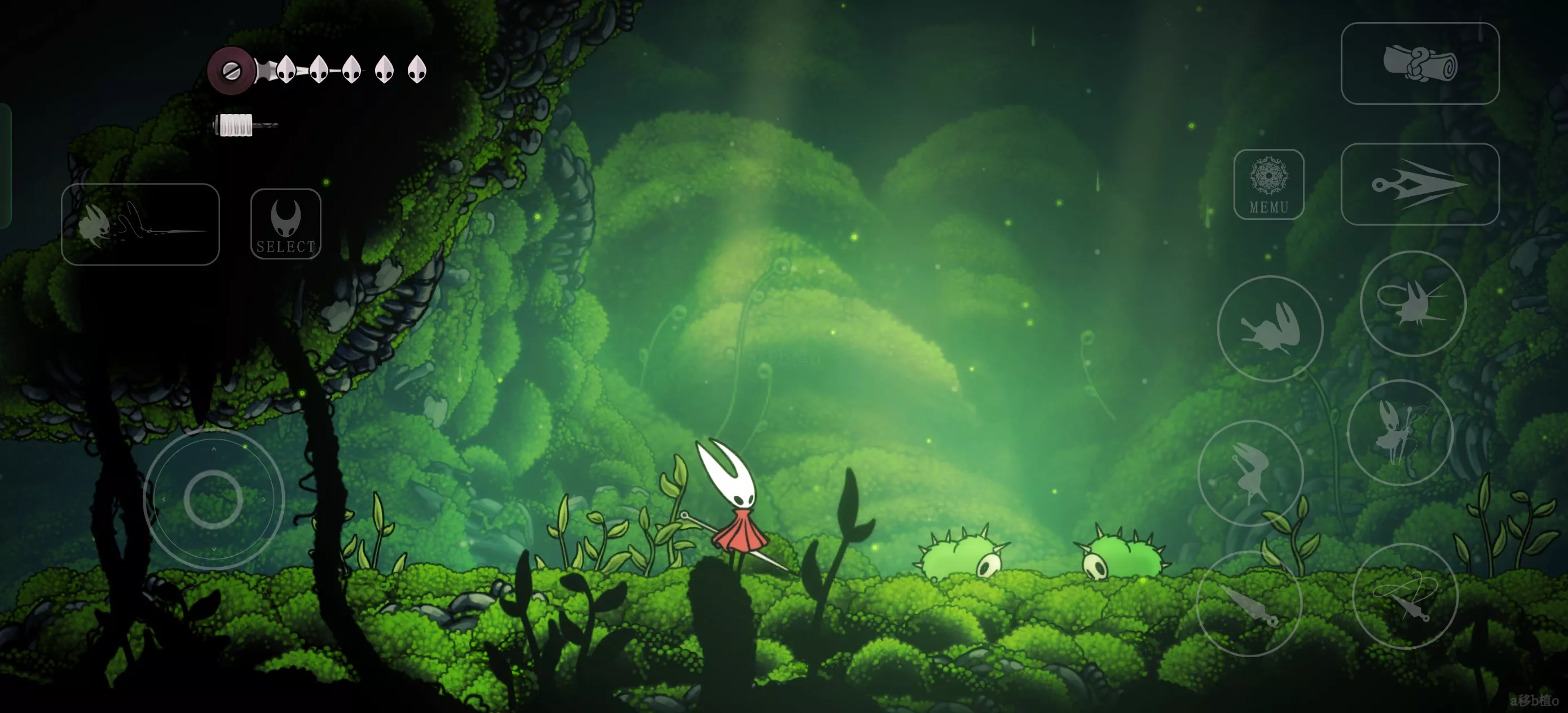Use the Hornet silk-loop strike button

coord(1413,303)
